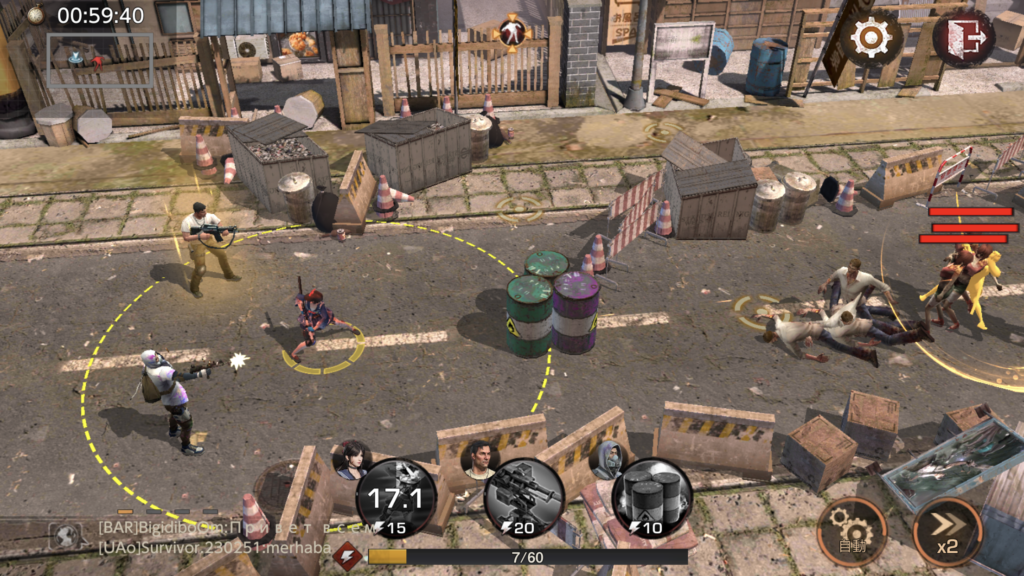Open the gear settings button

[871, 39]
